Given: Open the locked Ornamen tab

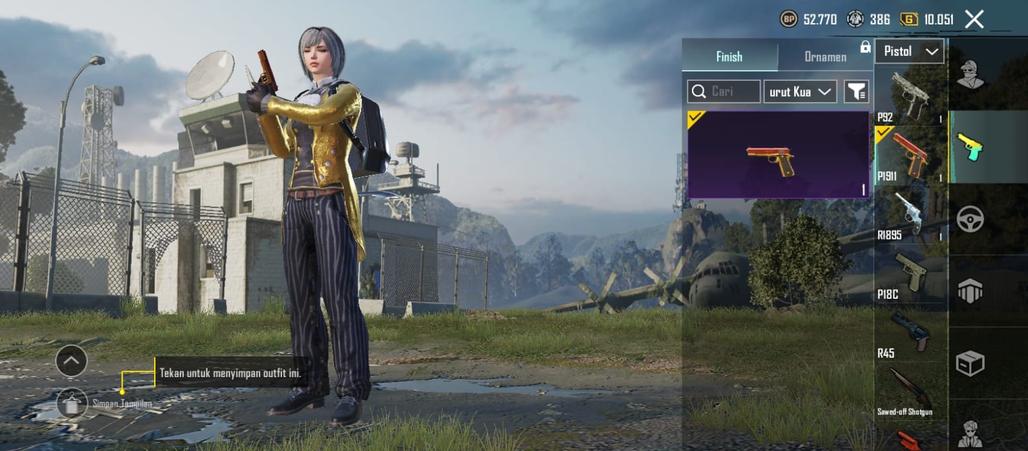Looking at the screenshot, I should (826, 56).
